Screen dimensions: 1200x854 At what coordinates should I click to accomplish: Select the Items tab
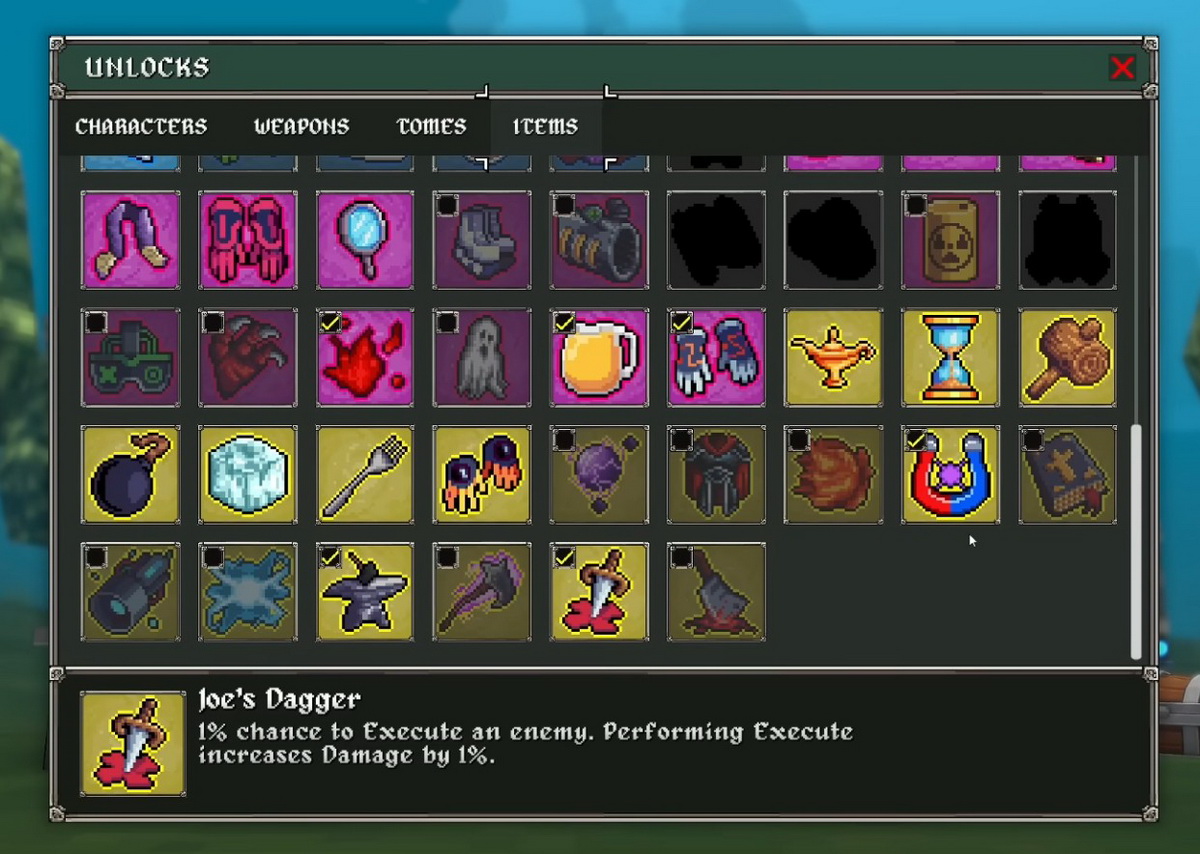click(x=545, y=127)
